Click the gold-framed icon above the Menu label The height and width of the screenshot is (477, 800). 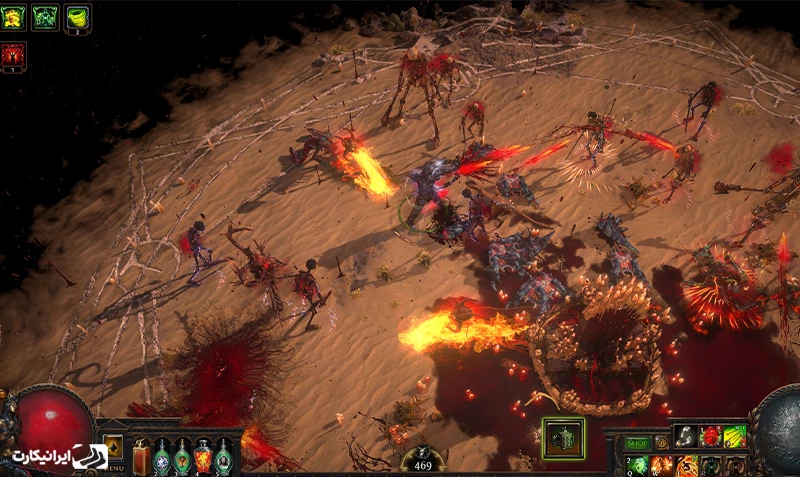(113, 447)
